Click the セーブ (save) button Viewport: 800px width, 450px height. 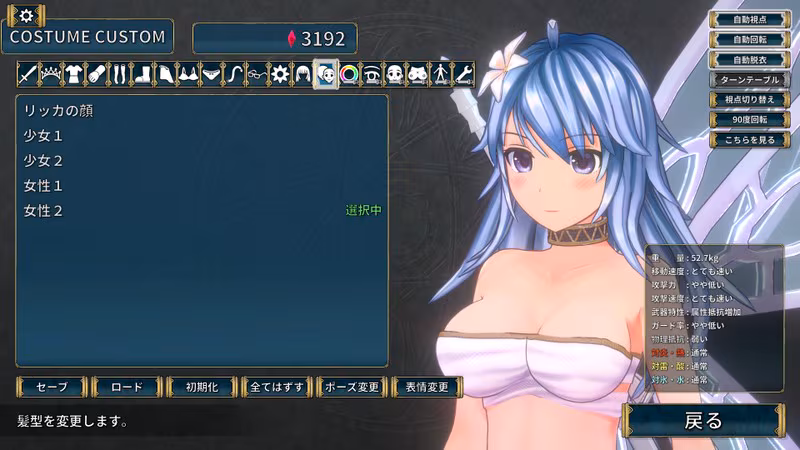point(51,387)
